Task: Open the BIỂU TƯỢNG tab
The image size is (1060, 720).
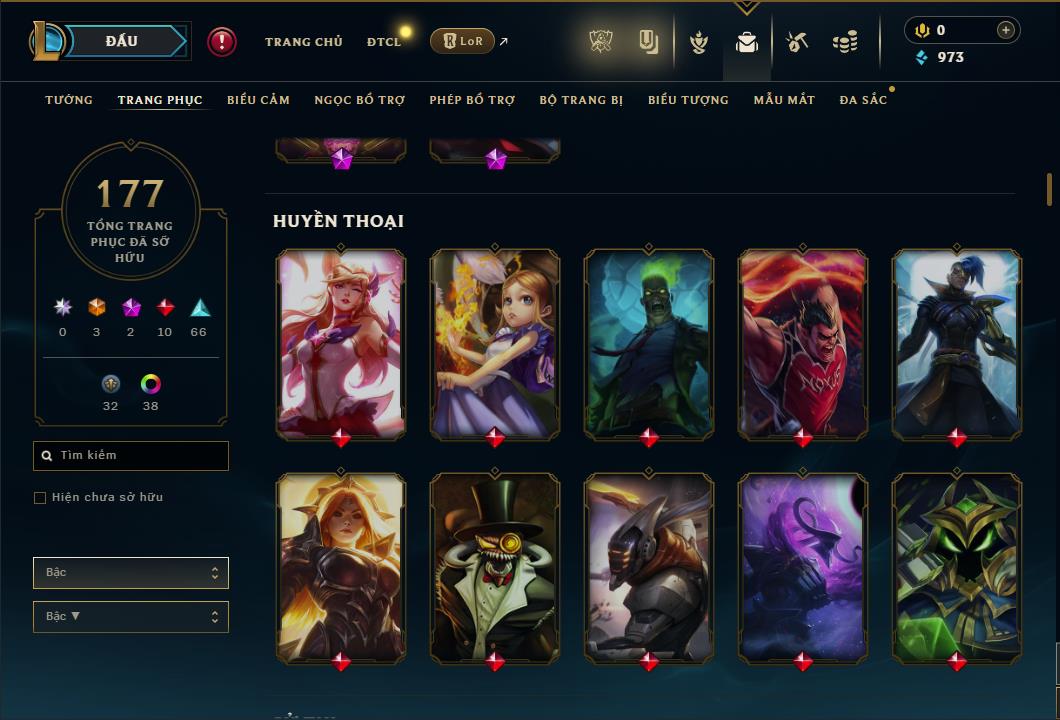Action: [x=688, y=100]
